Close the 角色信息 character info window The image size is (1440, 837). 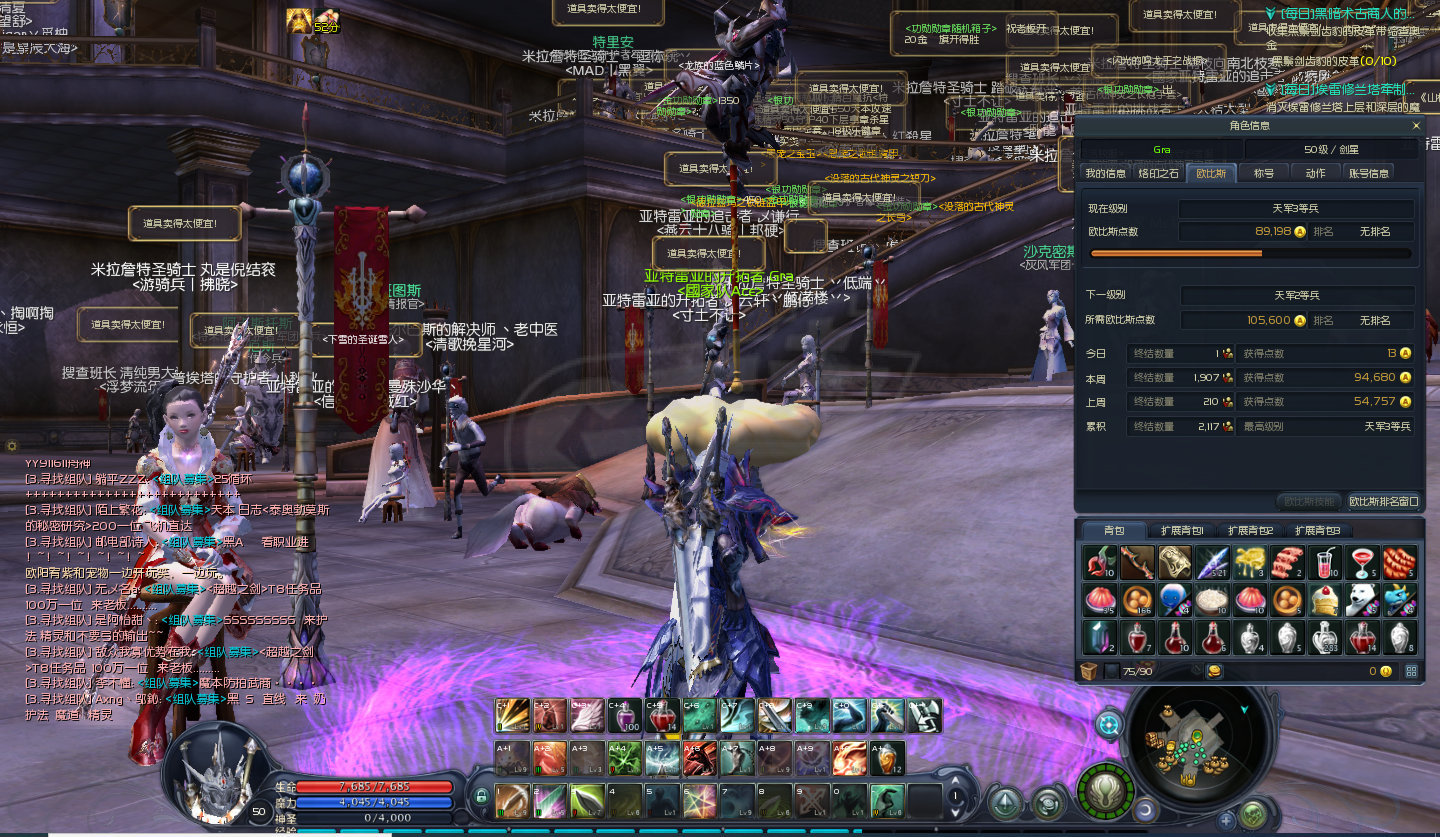pyautogui.click(x=1416, y=126)
